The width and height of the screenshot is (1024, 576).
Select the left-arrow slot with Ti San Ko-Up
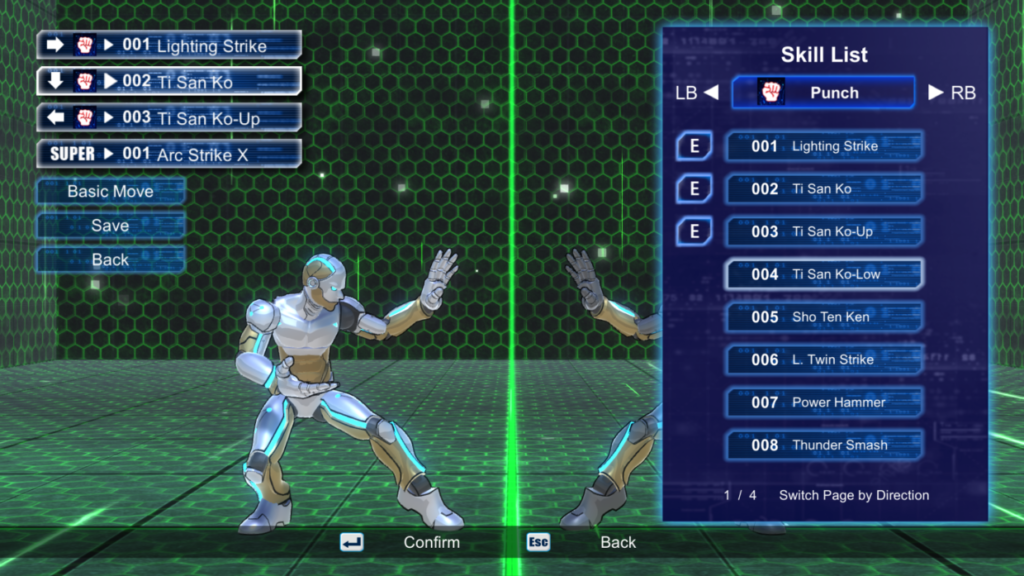[169, 118]
